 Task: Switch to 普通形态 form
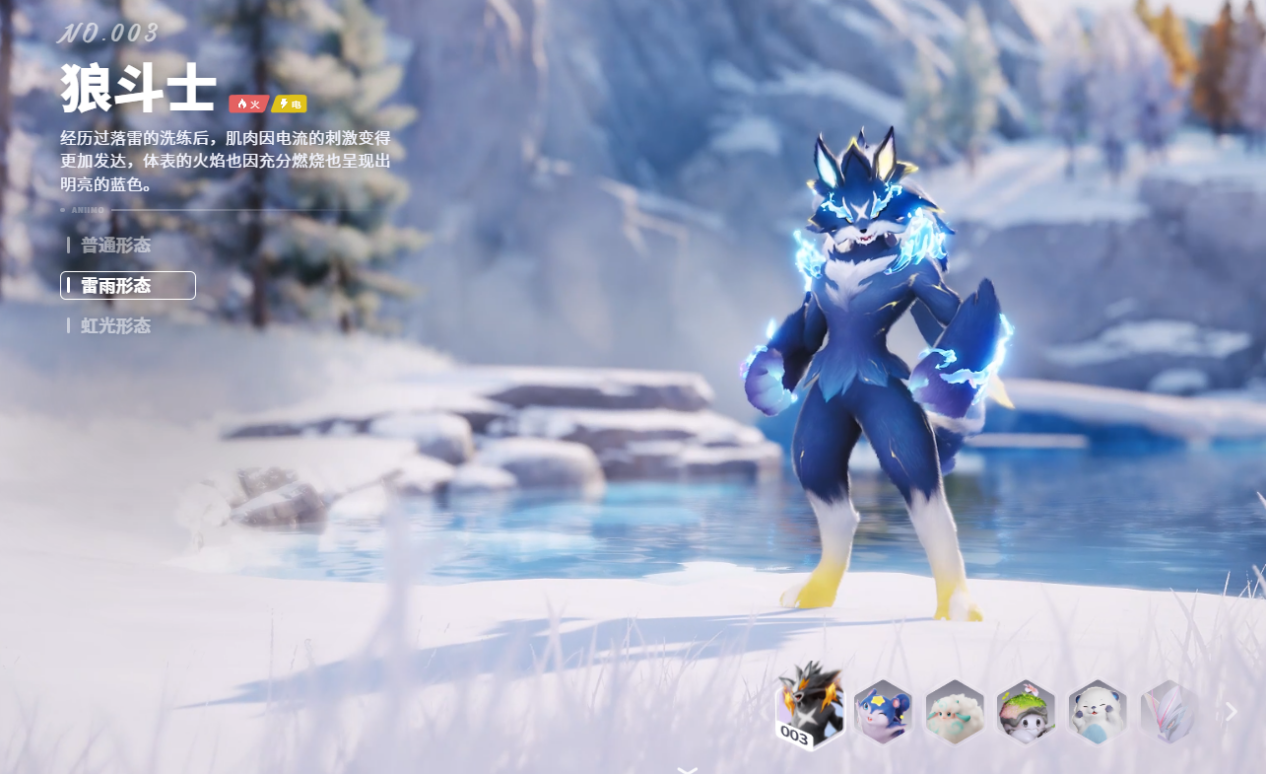pos(115,245)
